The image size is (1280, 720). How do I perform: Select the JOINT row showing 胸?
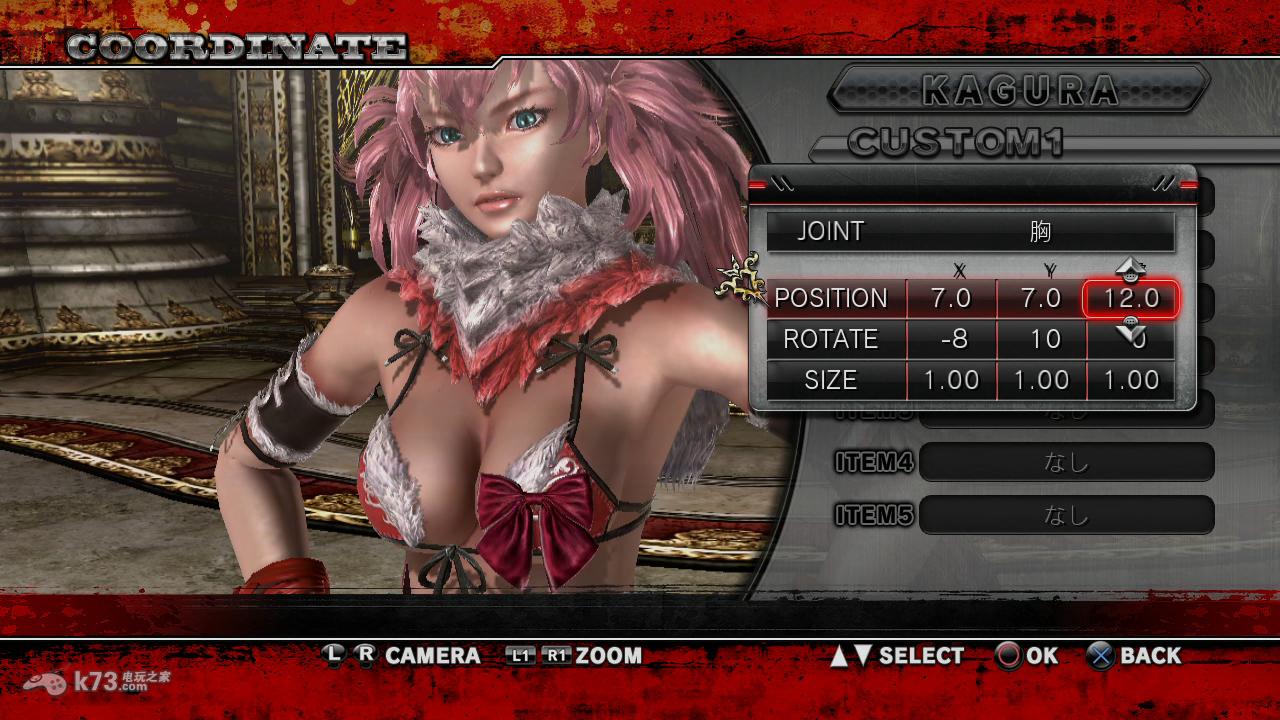[x=970, y=231]
